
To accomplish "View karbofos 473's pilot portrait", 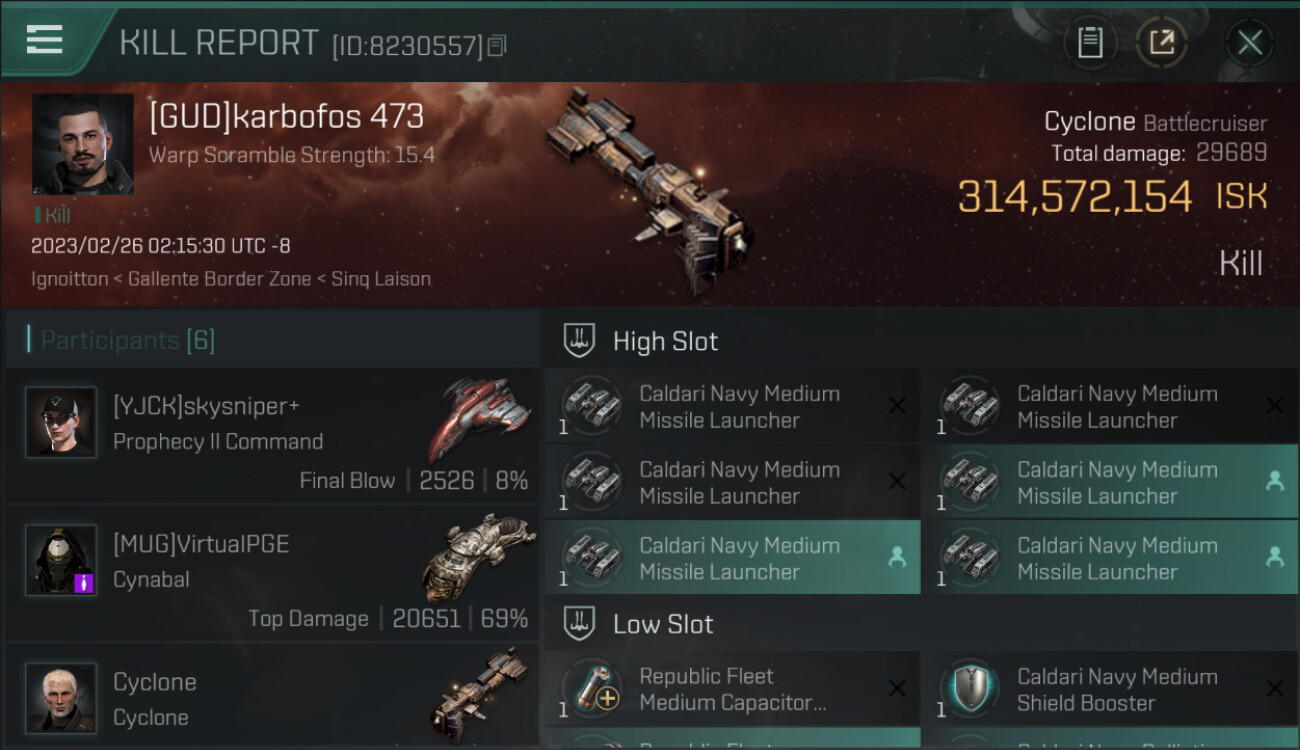I will click(x=82, y=144).
